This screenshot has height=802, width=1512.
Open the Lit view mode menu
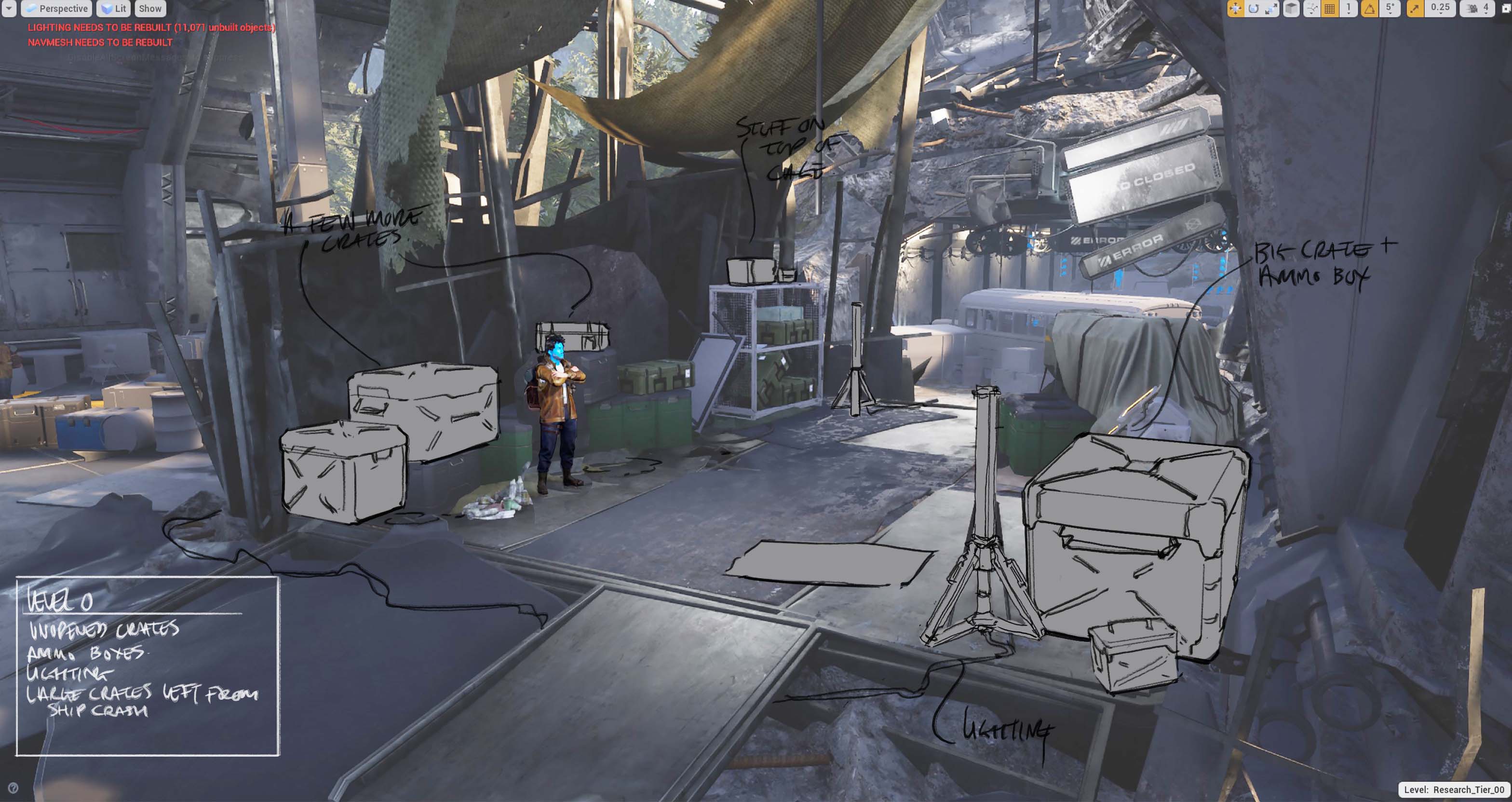coord(114,8)
